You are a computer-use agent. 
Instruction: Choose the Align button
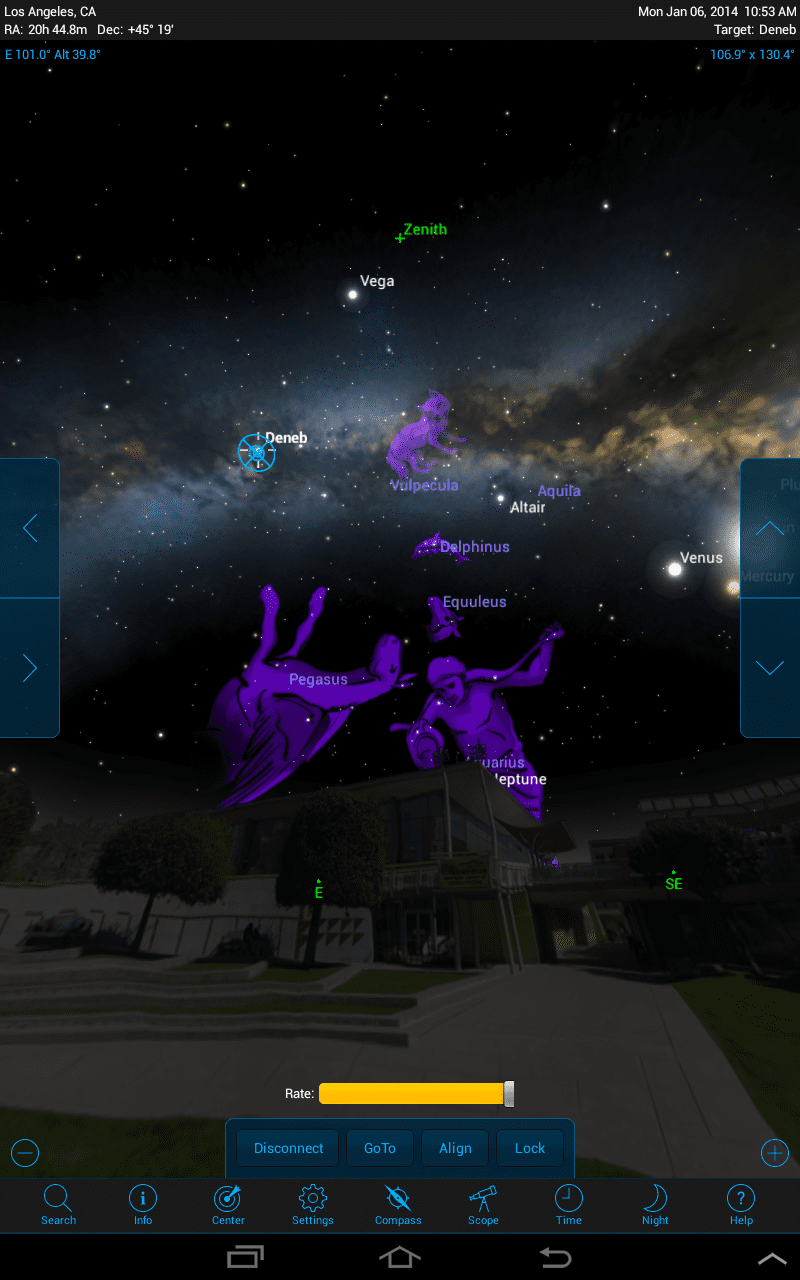[x=455, y=1148]
